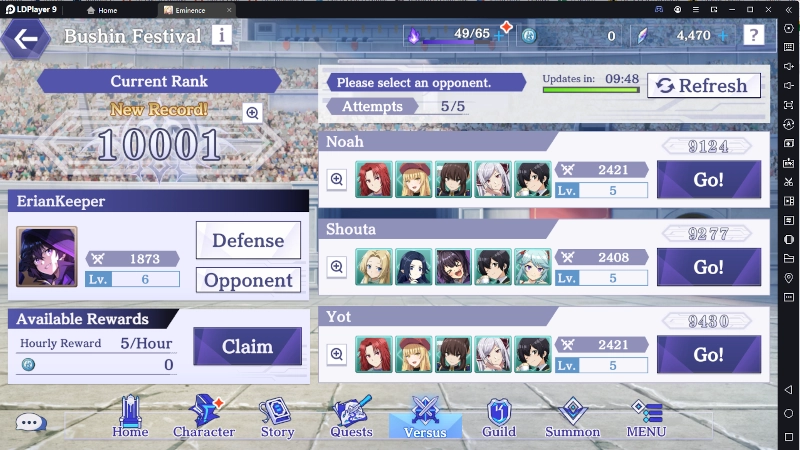Open the Defense team setup
Viewport: 800px width, 450px height.
pyautogui.click(x=248, y=240)
